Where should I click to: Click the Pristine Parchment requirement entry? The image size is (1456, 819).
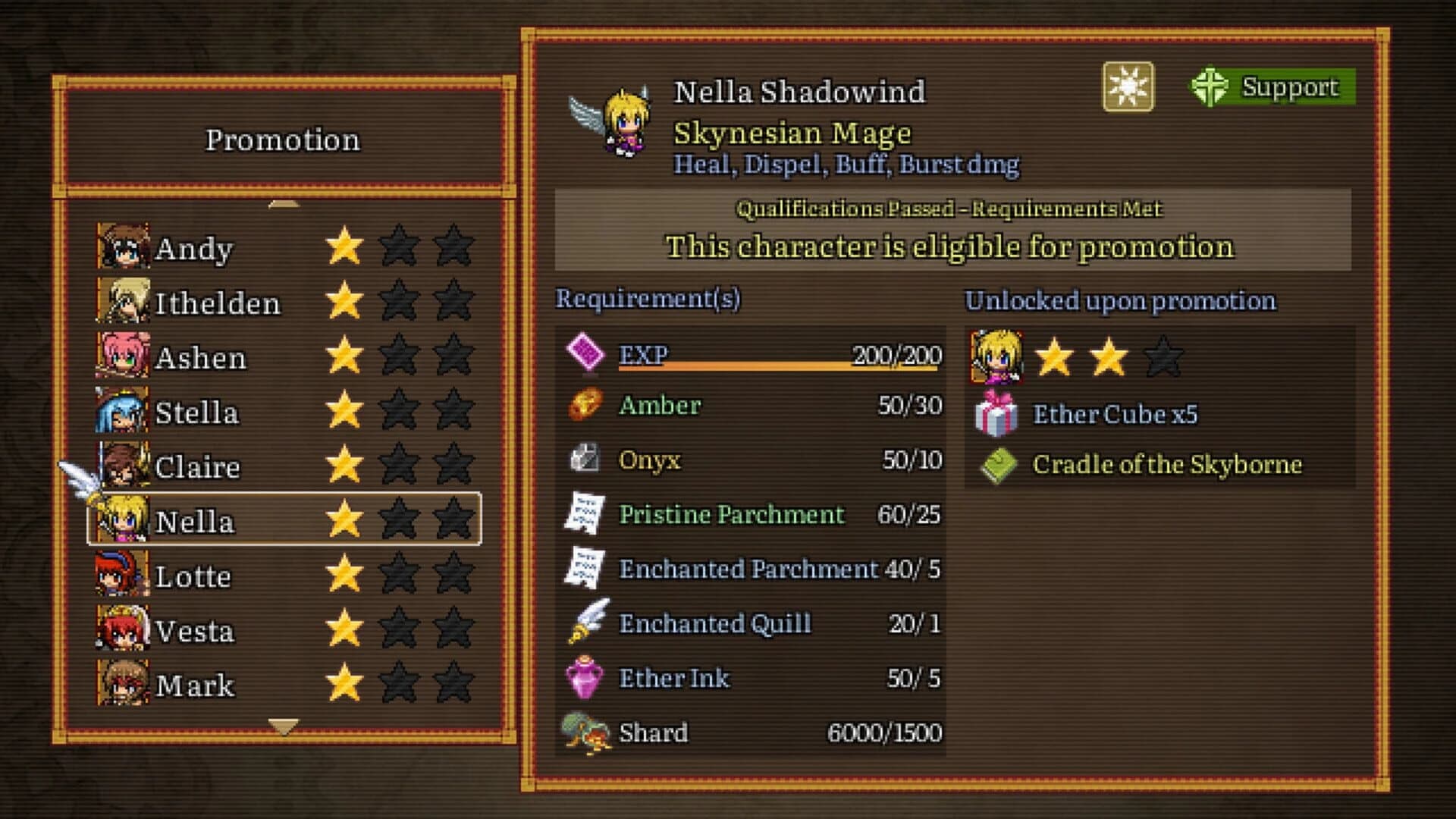pyautogui.click(x=730, y=515)
